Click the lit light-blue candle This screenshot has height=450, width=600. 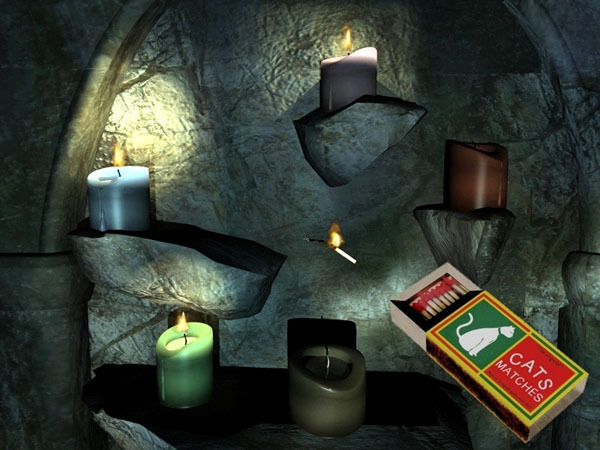click(119, 198)
